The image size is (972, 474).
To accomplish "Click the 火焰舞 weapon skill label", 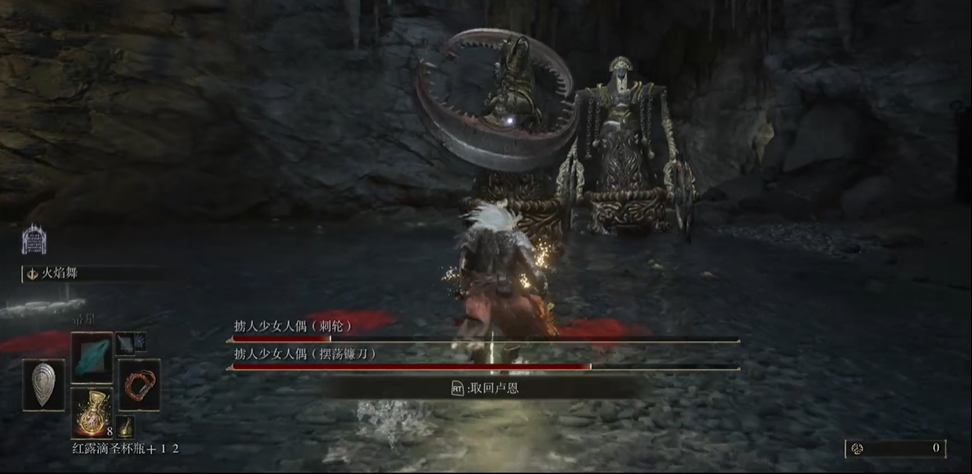I will (x=62, y=272).
